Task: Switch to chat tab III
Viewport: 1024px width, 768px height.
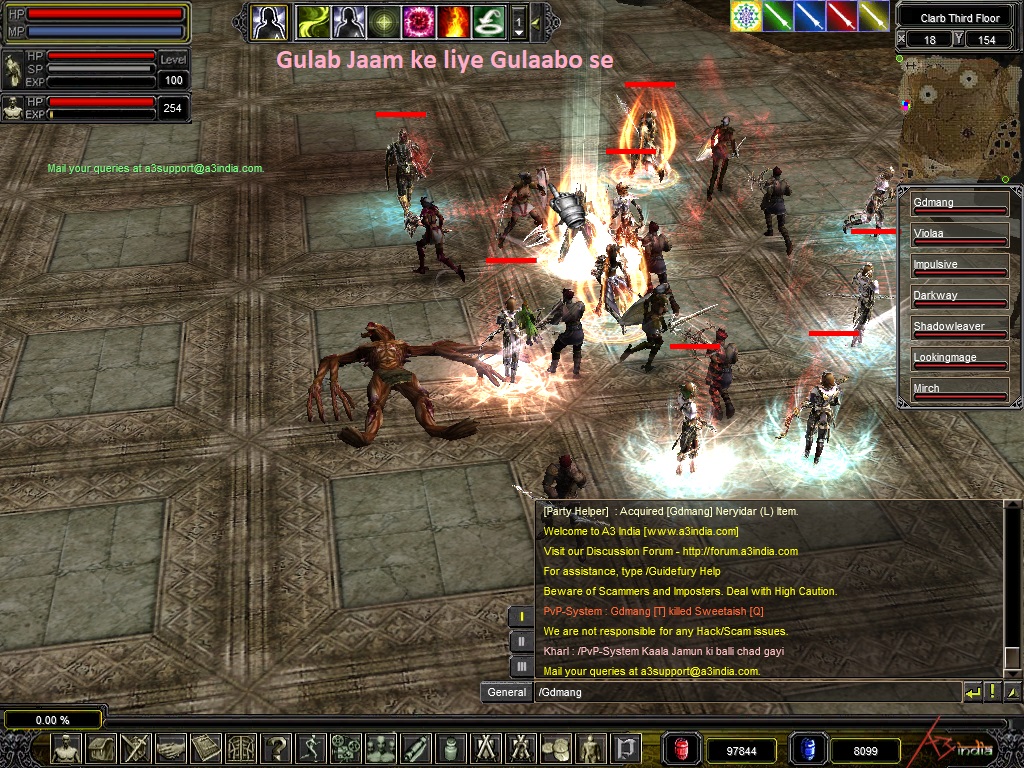Action: coord(521,666)
